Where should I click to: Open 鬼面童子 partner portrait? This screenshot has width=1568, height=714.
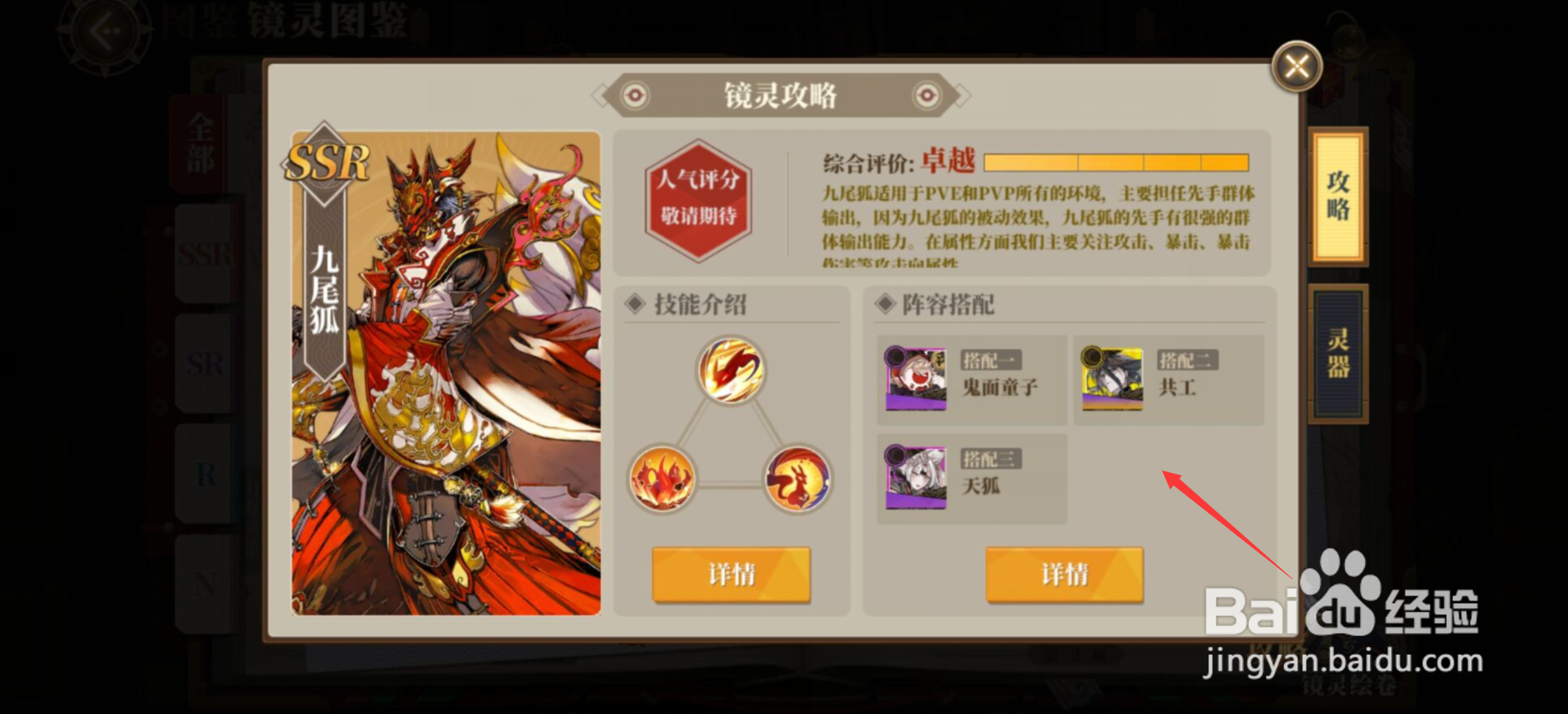click(916, 379)
